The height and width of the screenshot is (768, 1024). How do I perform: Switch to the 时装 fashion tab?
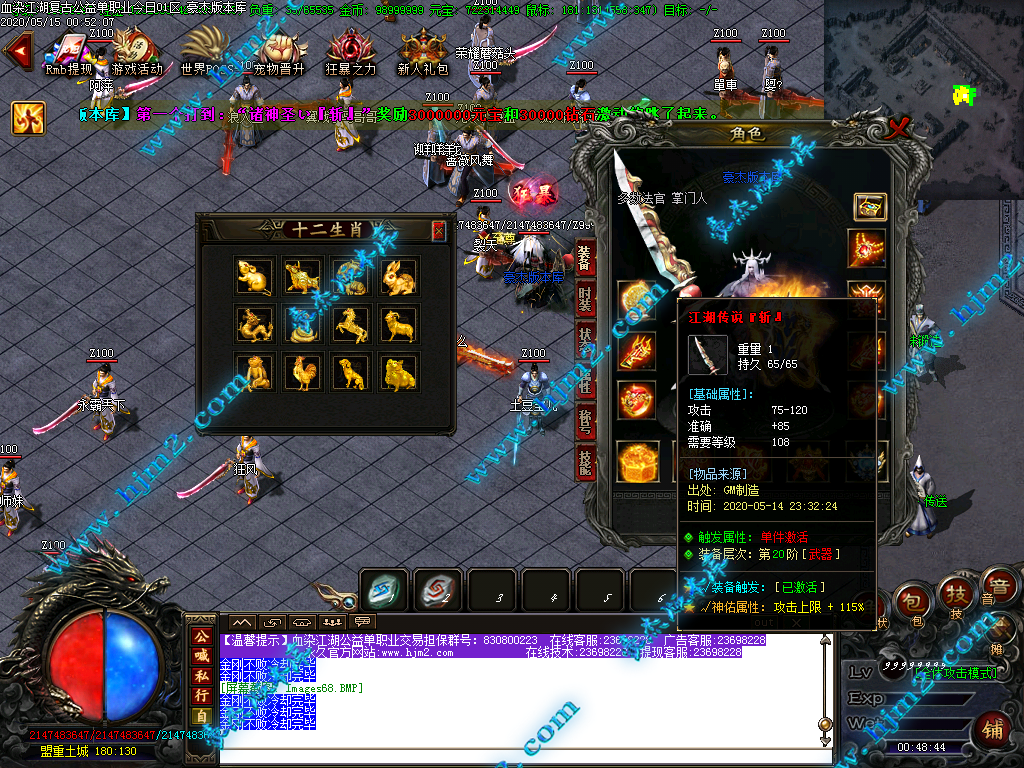586,301
